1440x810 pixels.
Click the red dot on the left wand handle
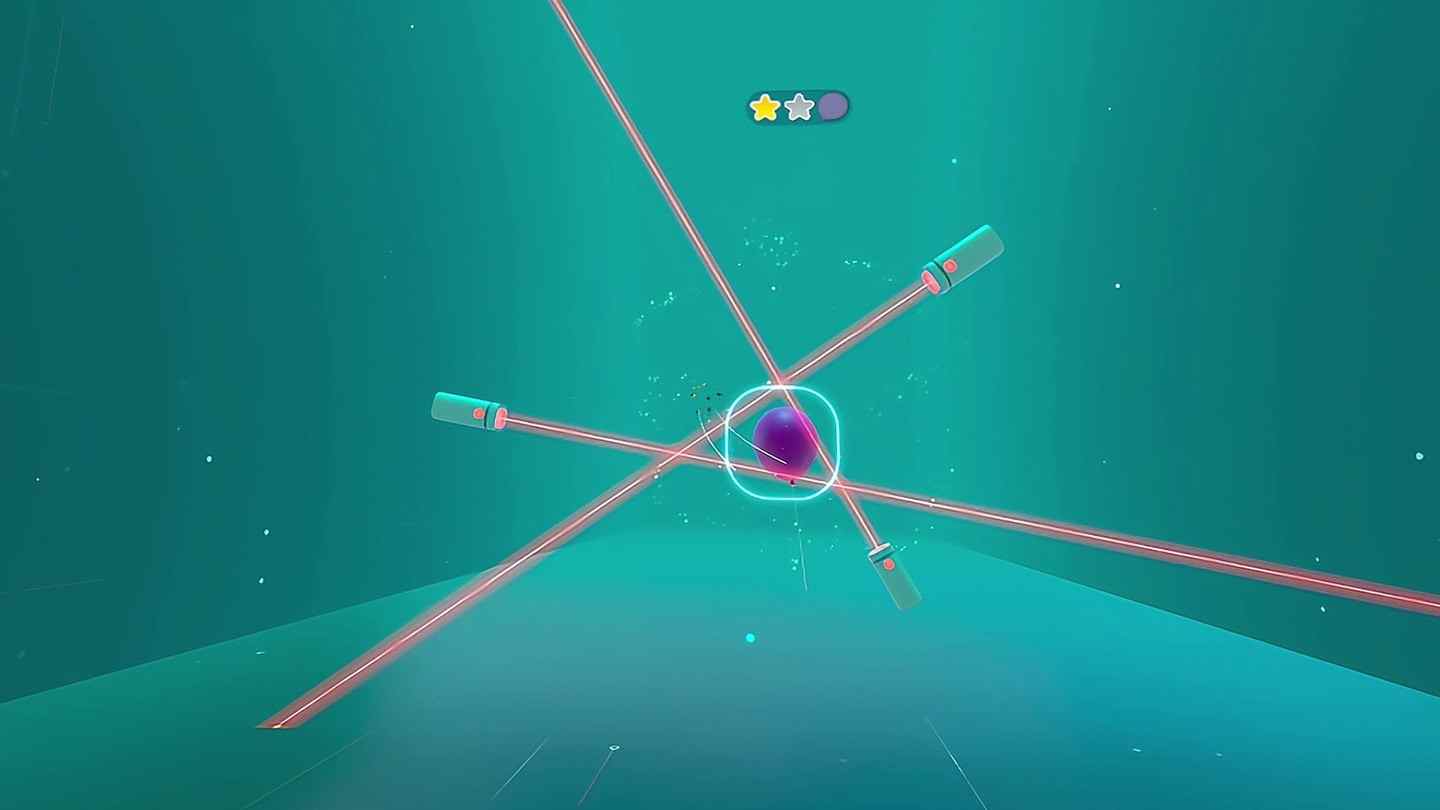[x=476, y=411]
